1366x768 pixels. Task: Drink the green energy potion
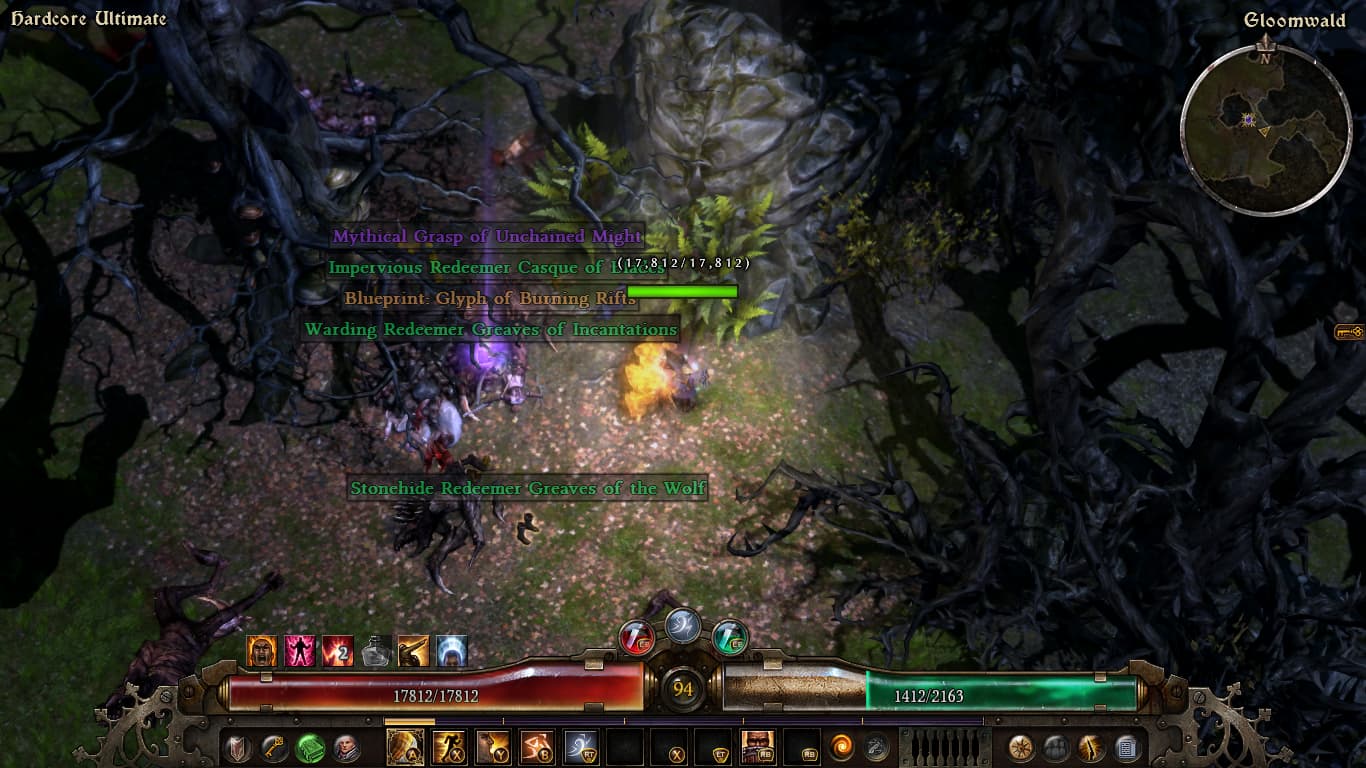[x=730, y=637]
